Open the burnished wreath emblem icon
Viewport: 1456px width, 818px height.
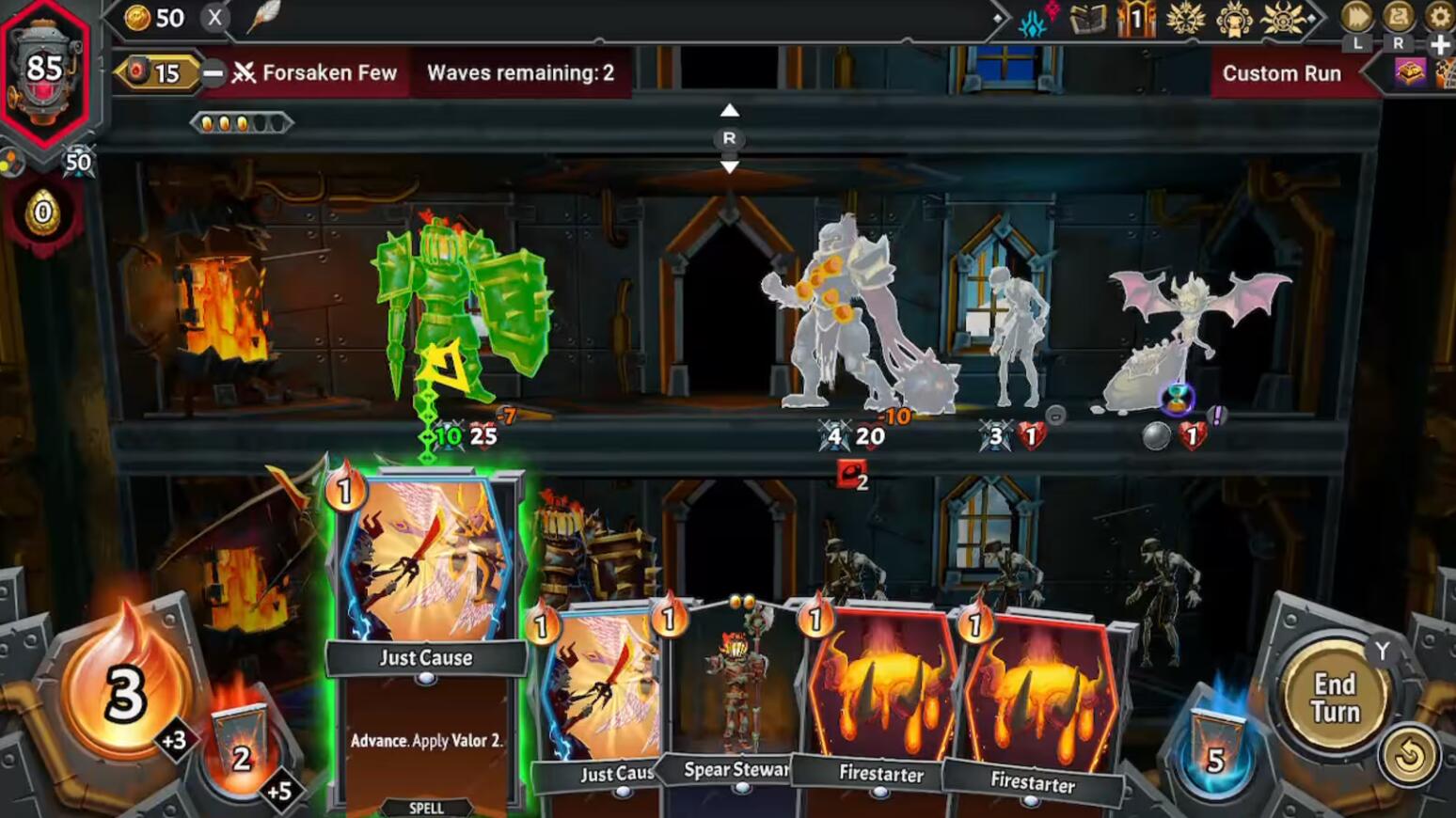(1186, 19)
